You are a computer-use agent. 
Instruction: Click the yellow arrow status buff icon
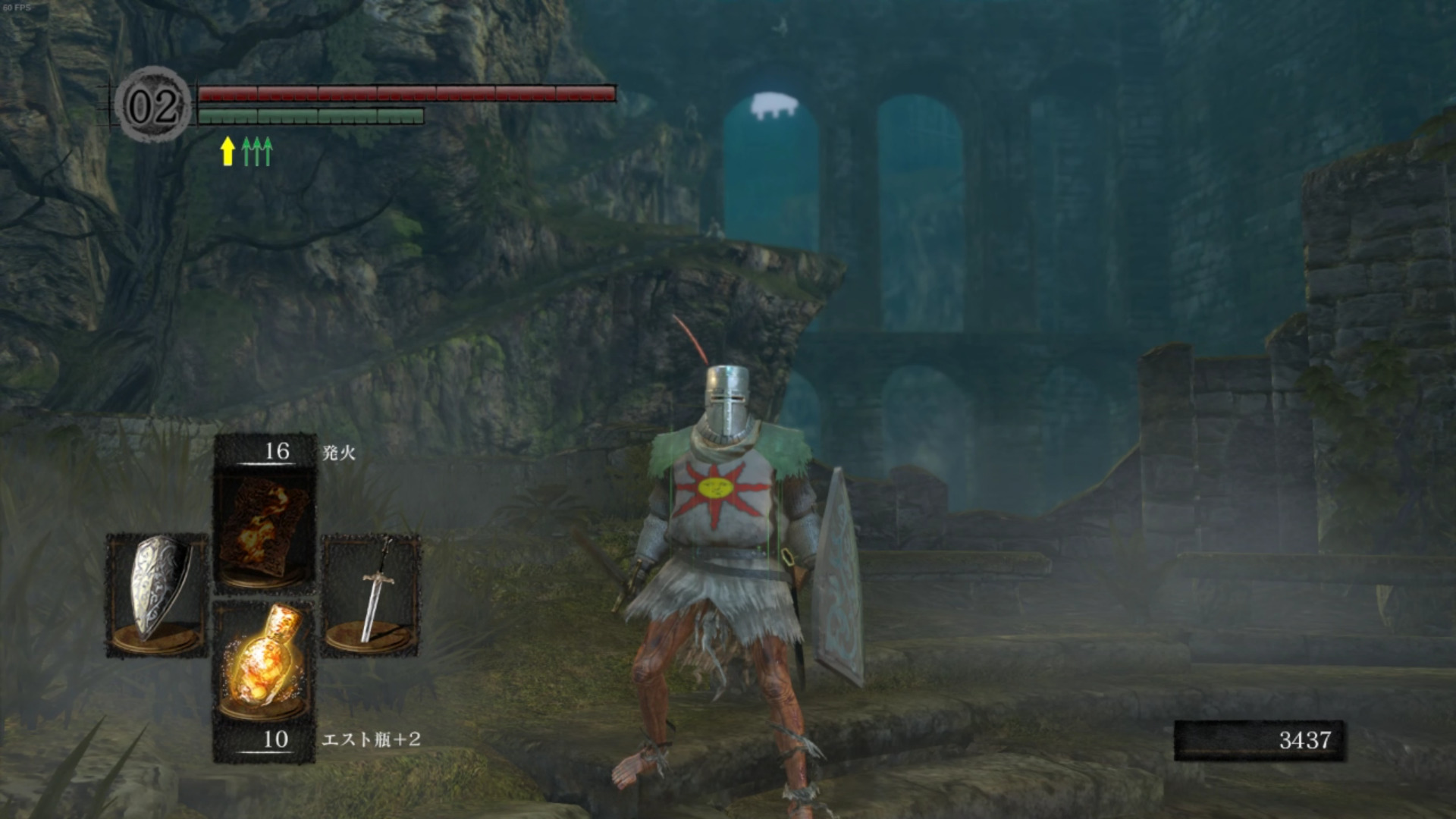[x=227, y=151]
